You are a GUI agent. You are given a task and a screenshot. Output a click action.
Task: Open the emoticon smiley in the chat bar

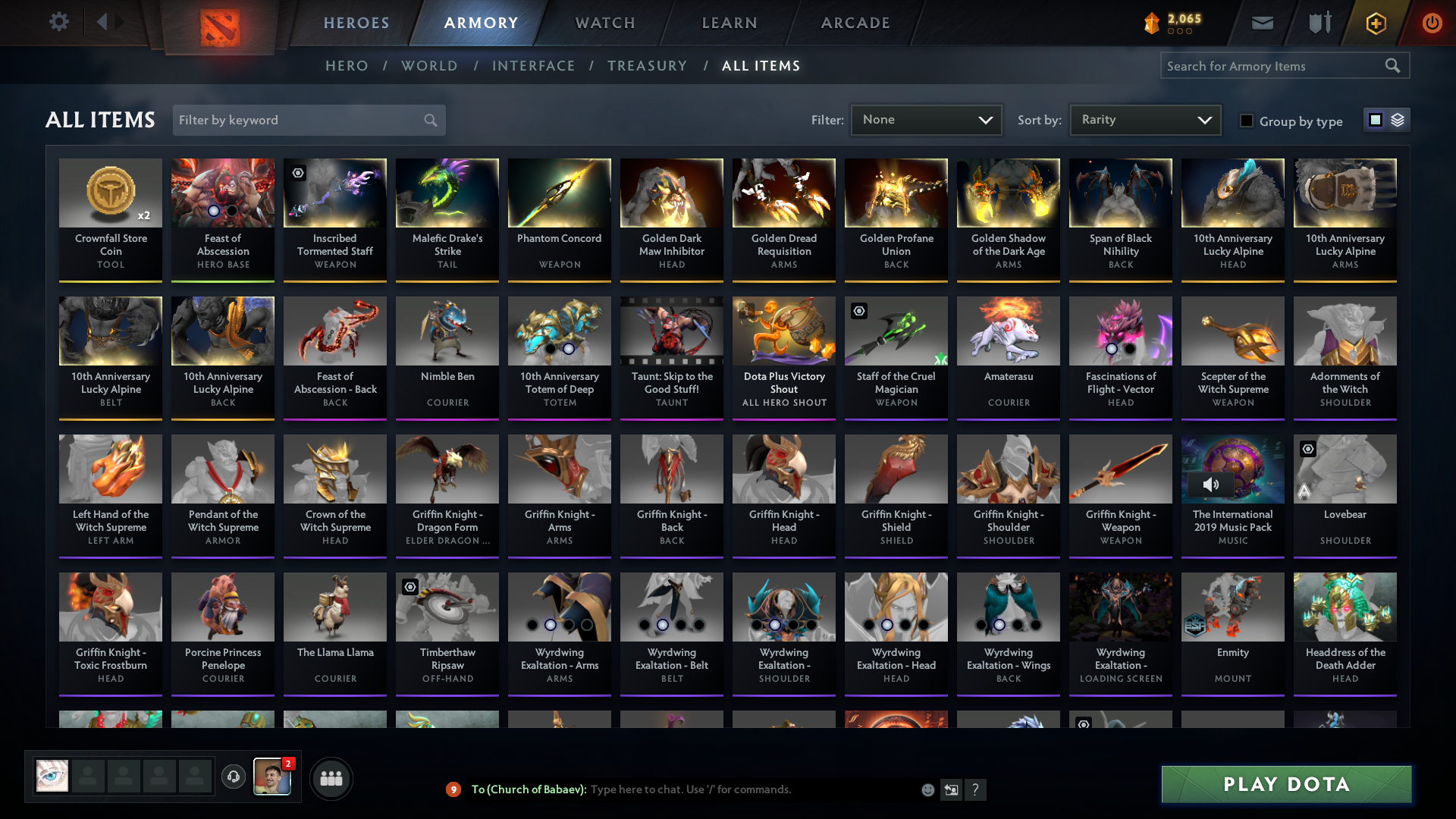(x=927, y=789)
